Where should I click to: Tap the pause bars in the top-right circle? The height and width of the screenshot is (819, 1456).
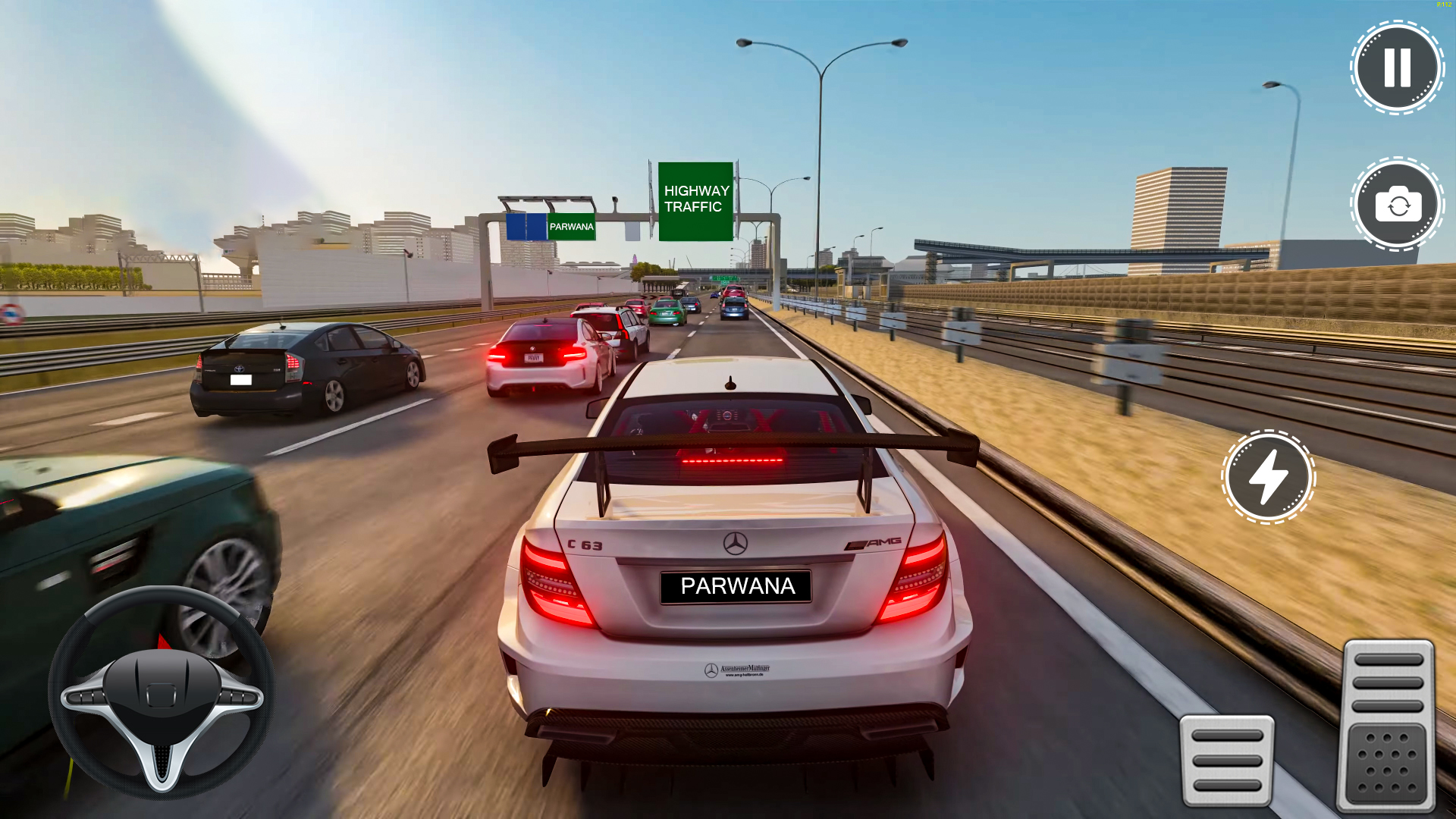pos(1396,67)
